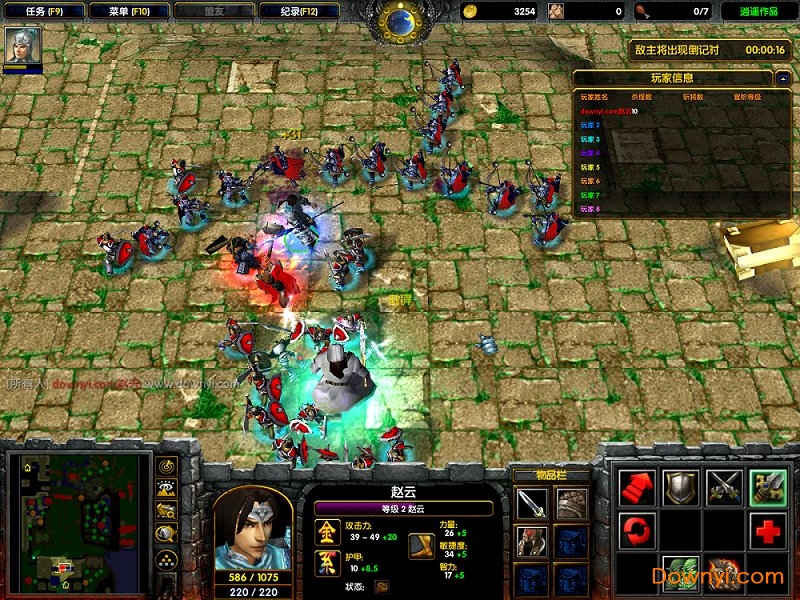Viewport: 800px width, 600px height.
Task: Use the sword item in the inventory
Action: [532, 504]
